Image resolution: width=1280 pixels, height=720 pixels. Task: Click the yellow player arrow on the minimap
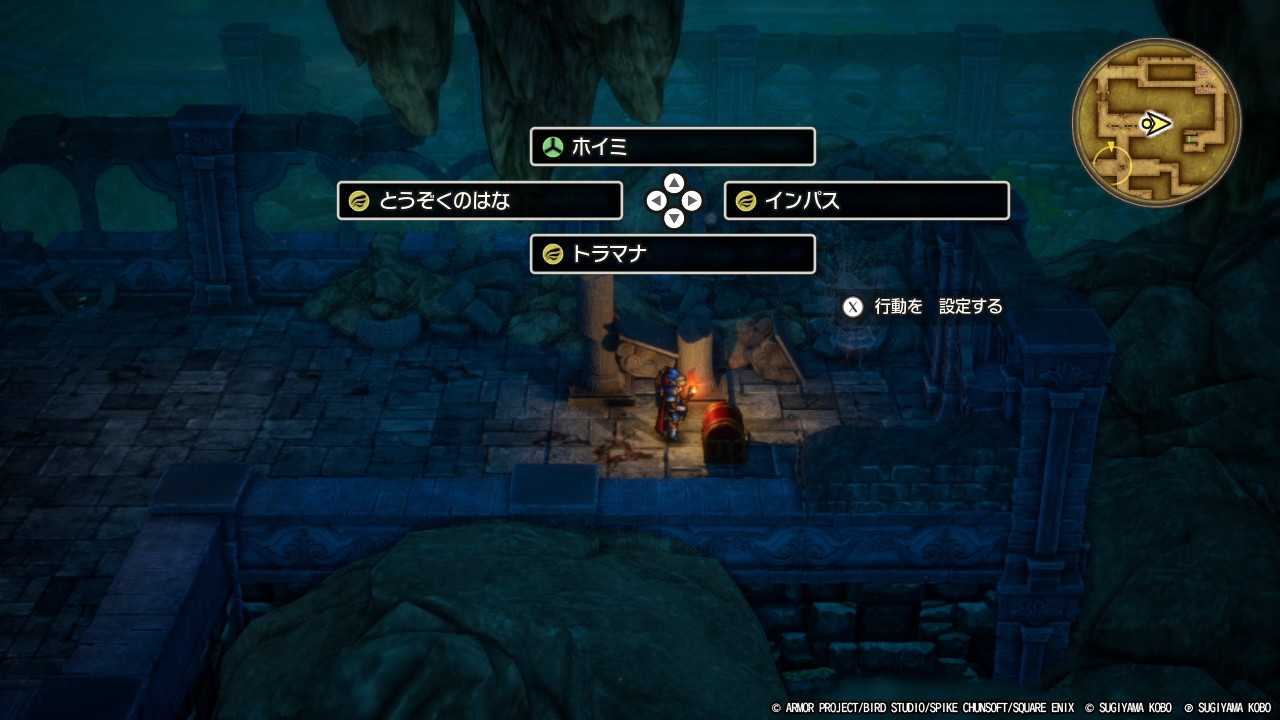pos(1155,123)
